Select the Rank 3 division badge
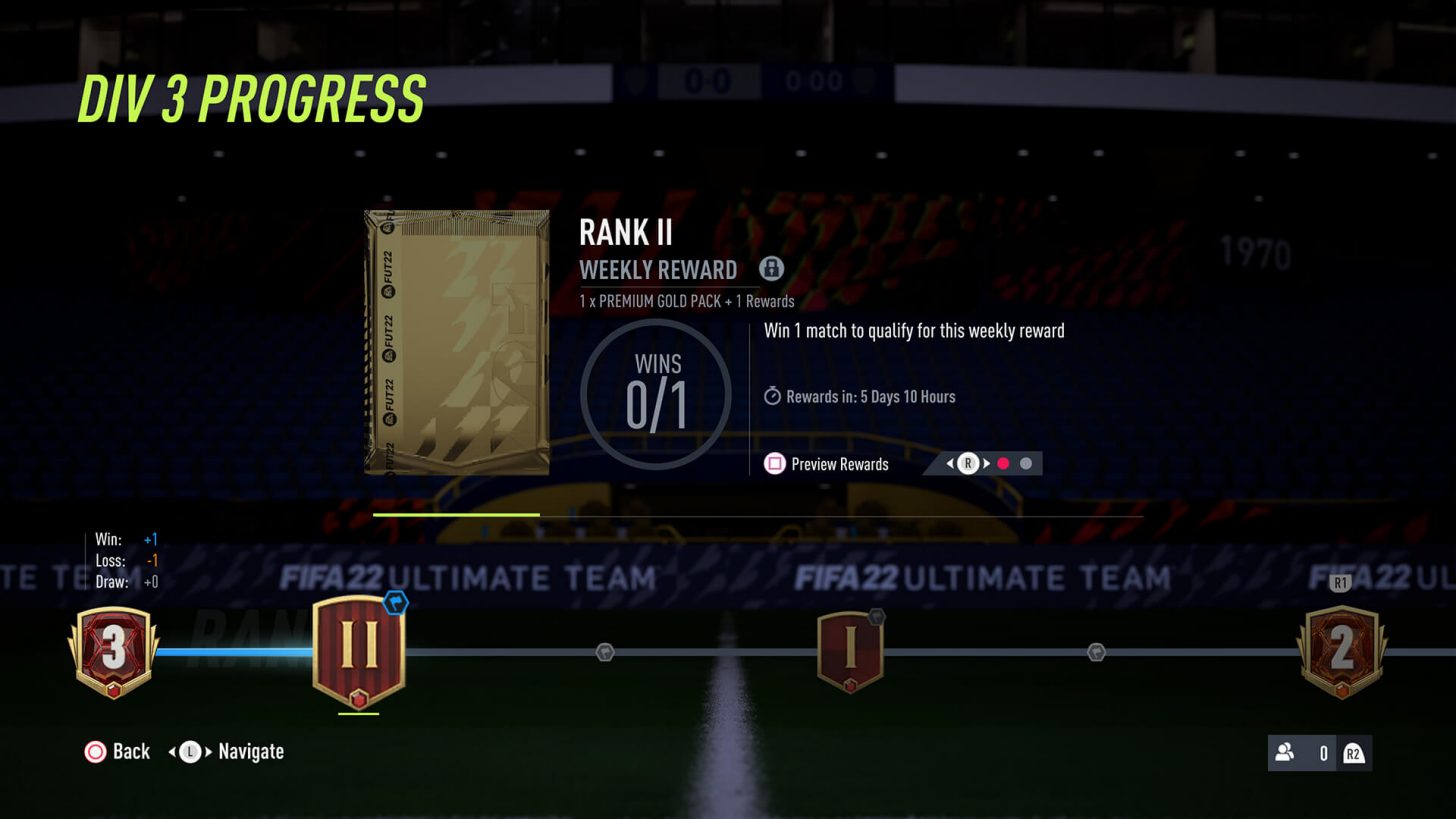The height and width of the screenshot is (819, 1456). pyautogui.click(x=113, y=650)
